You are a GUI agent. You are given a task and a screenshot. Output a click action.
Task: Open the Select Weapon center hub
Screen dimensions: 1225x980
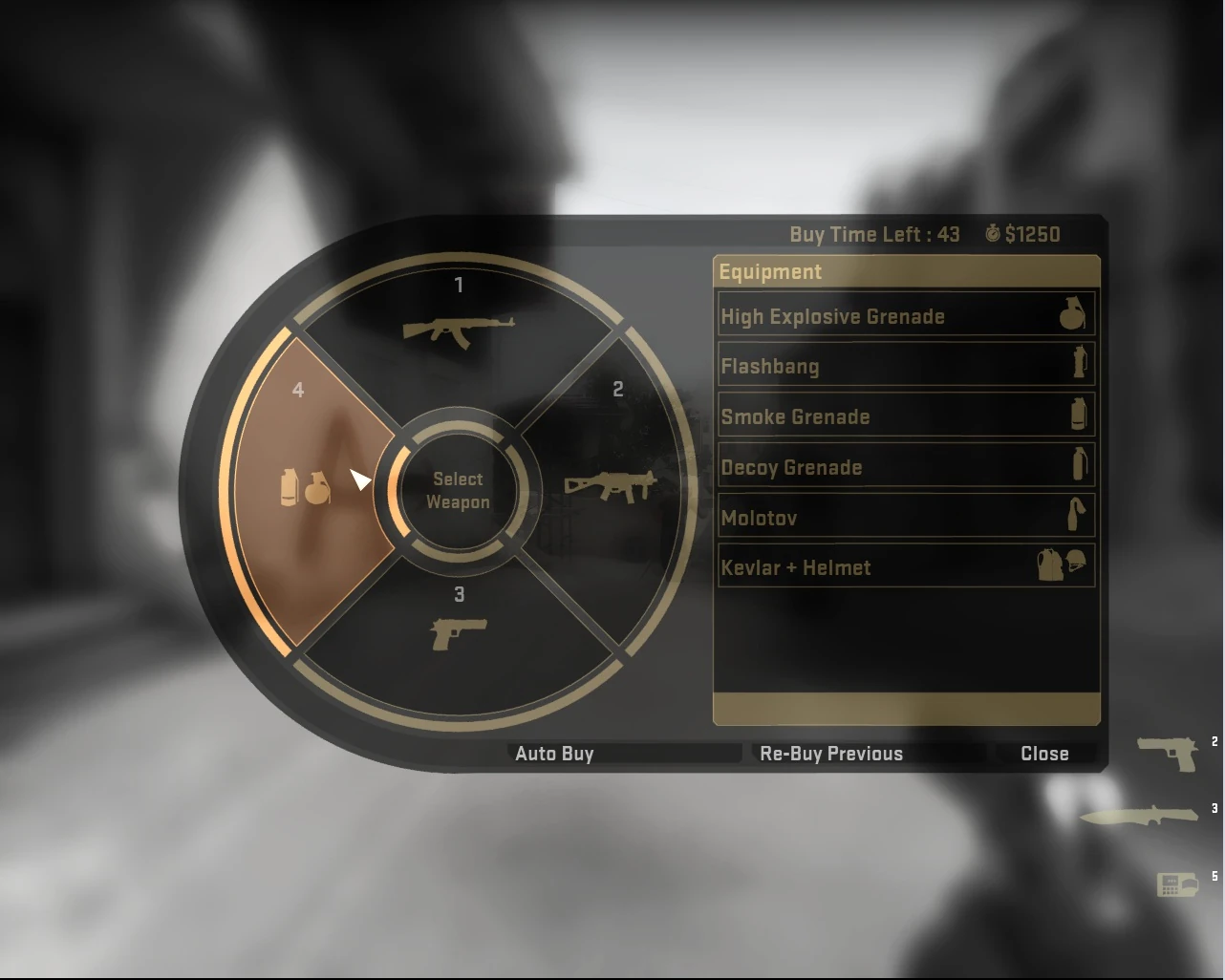point(458,490)
